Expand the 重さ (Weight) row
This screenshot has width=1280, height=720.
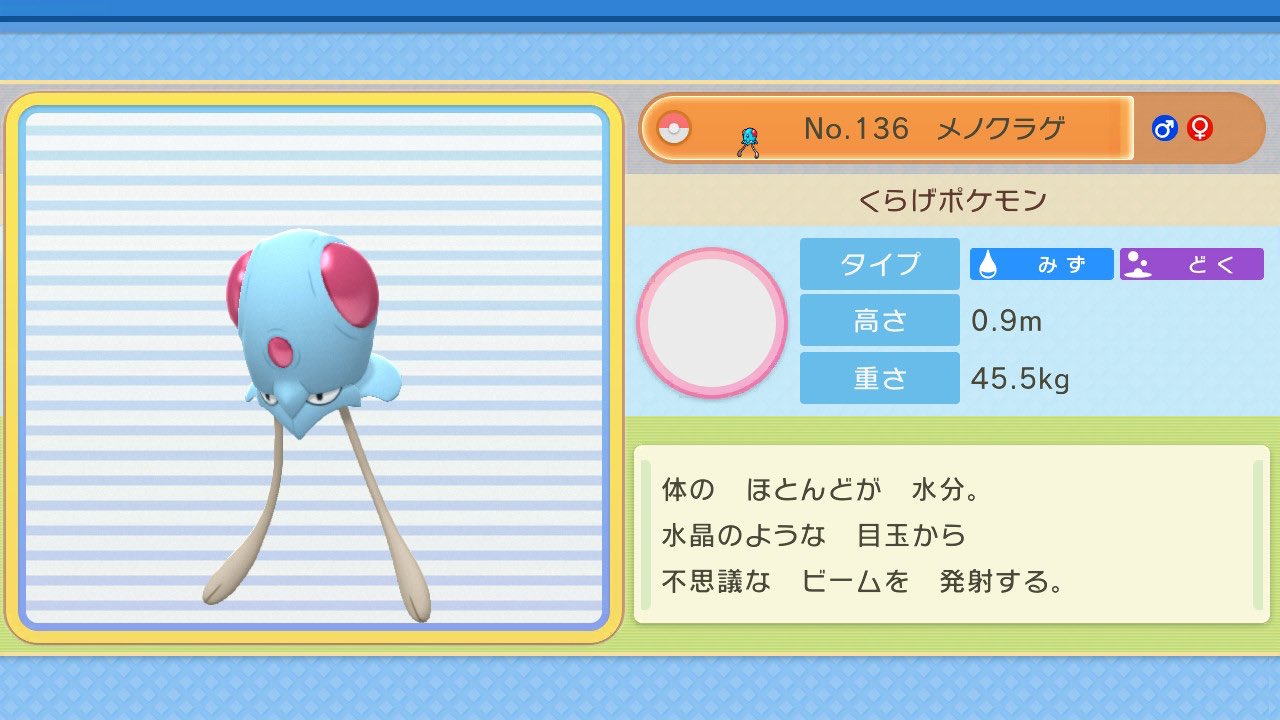(879, 377)
